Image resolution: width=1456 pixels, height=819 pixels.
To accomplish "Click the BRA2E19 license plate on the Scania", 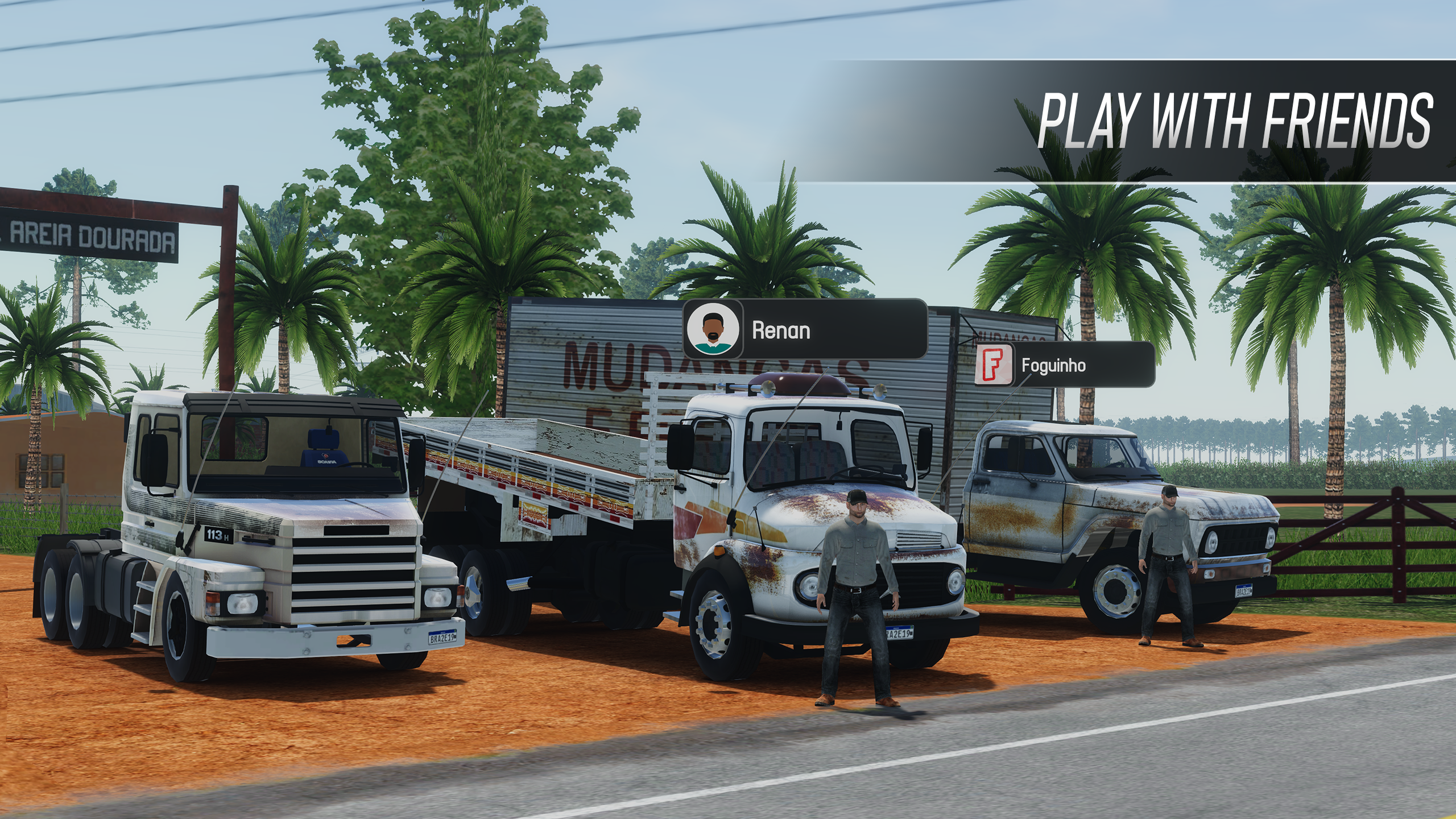I will 443,638.
